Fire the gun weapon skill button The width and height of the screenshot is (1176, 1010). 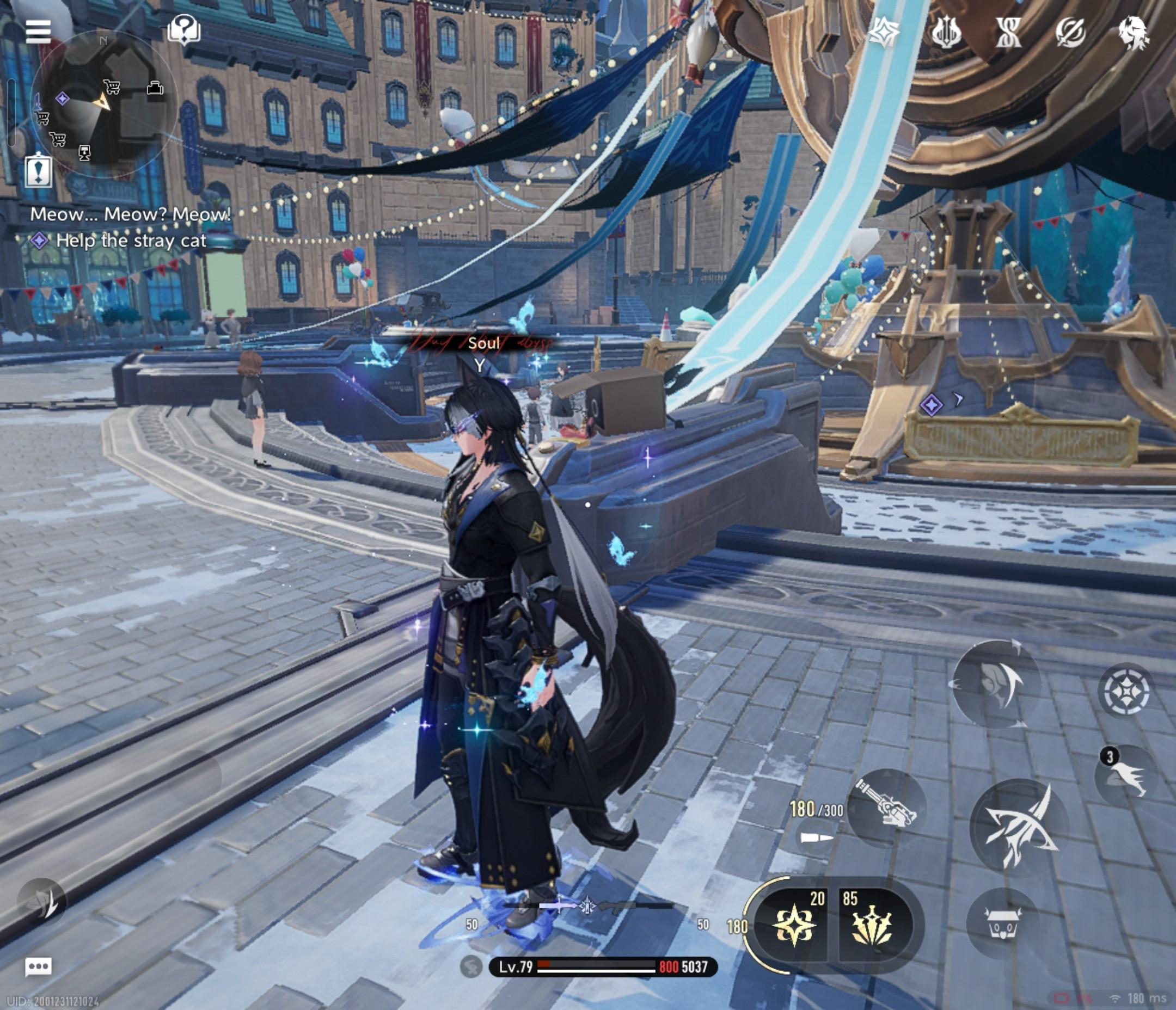click(x=888, y=808)
